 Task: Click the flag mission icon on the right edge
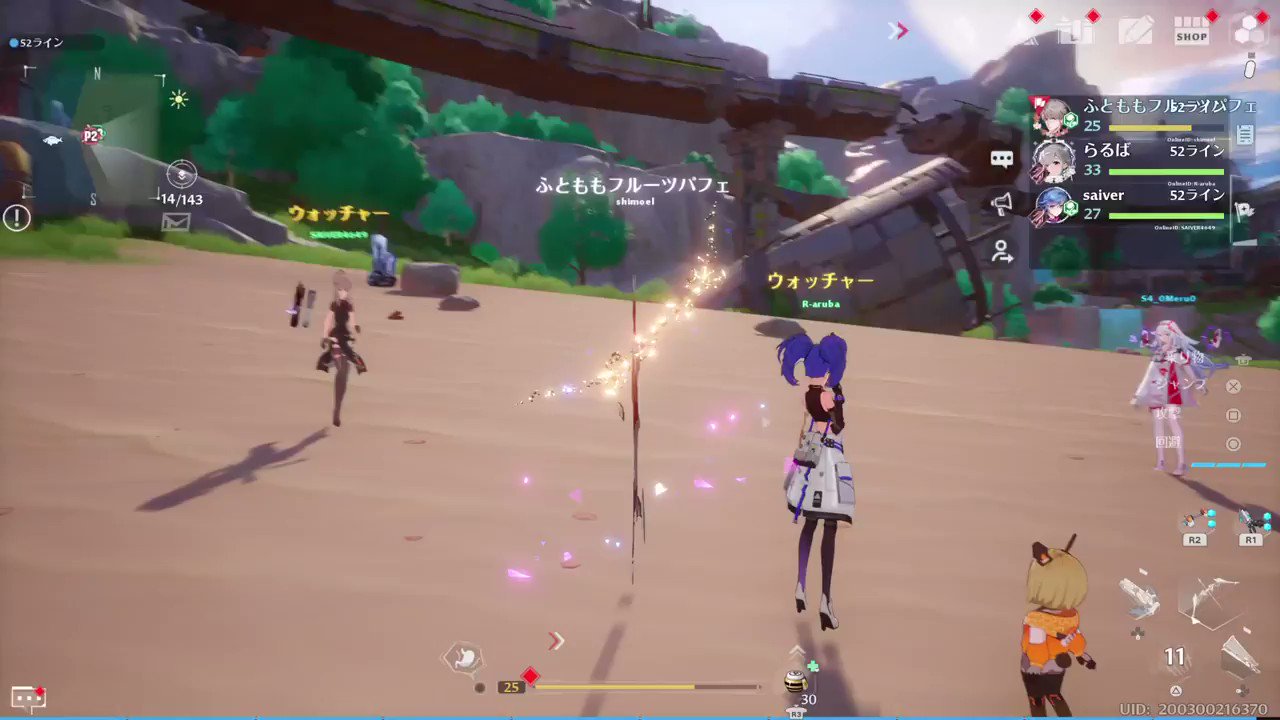pyautogui.click(x=1245, y=208)
